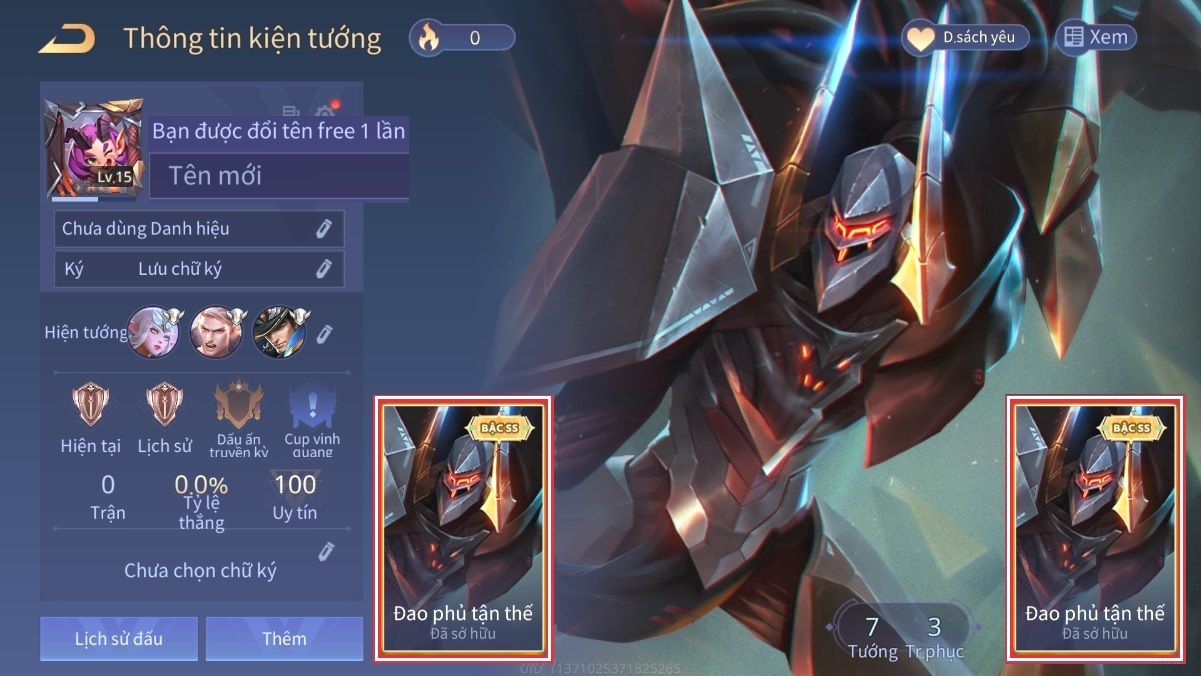This screenshot has width=1201, height=676.
Task: Go back using the return arrow
Action: [67, 39]
